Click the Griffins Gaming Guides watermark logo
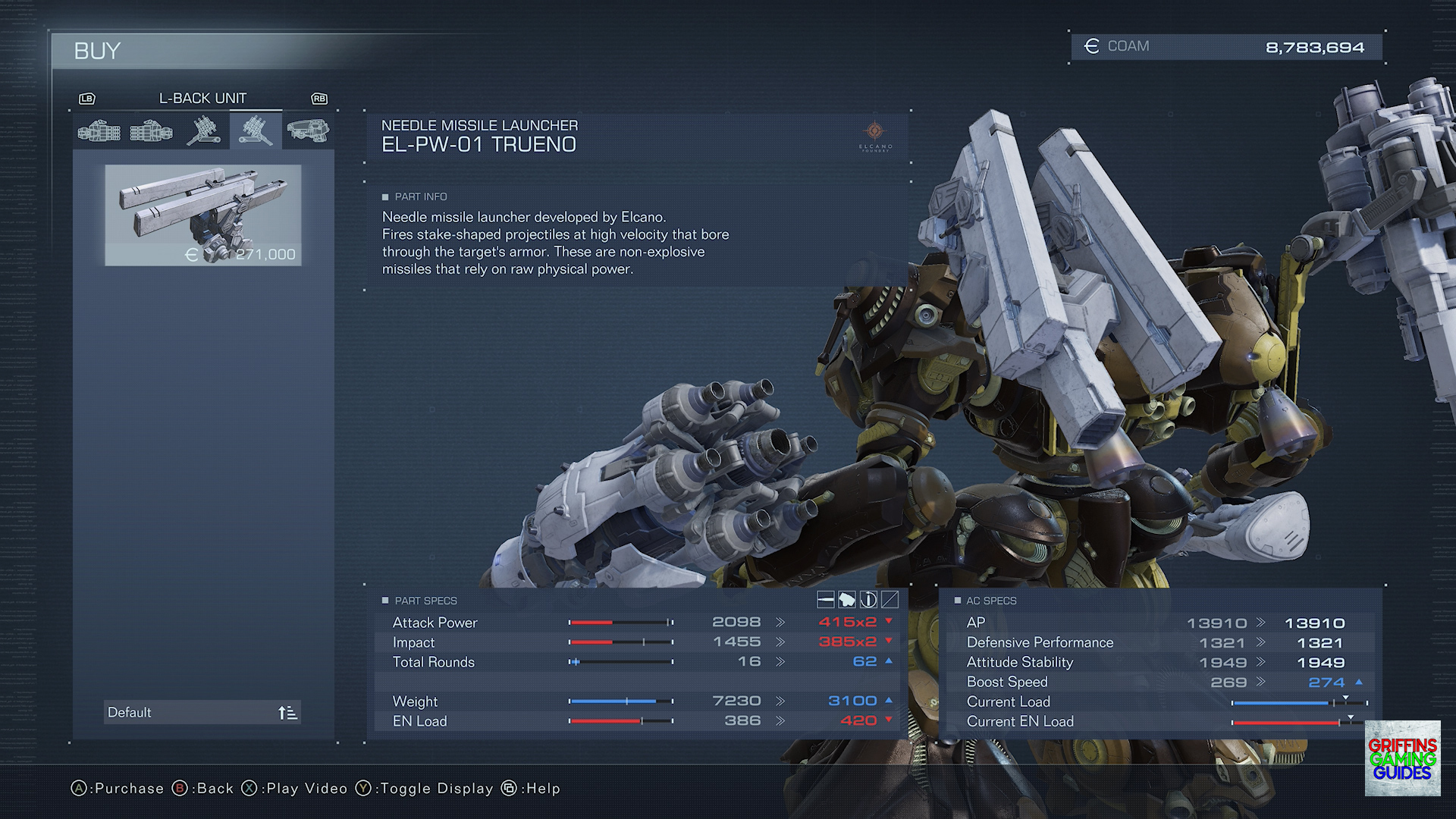Screen dimensions: 1456x819 (1402, 758)
